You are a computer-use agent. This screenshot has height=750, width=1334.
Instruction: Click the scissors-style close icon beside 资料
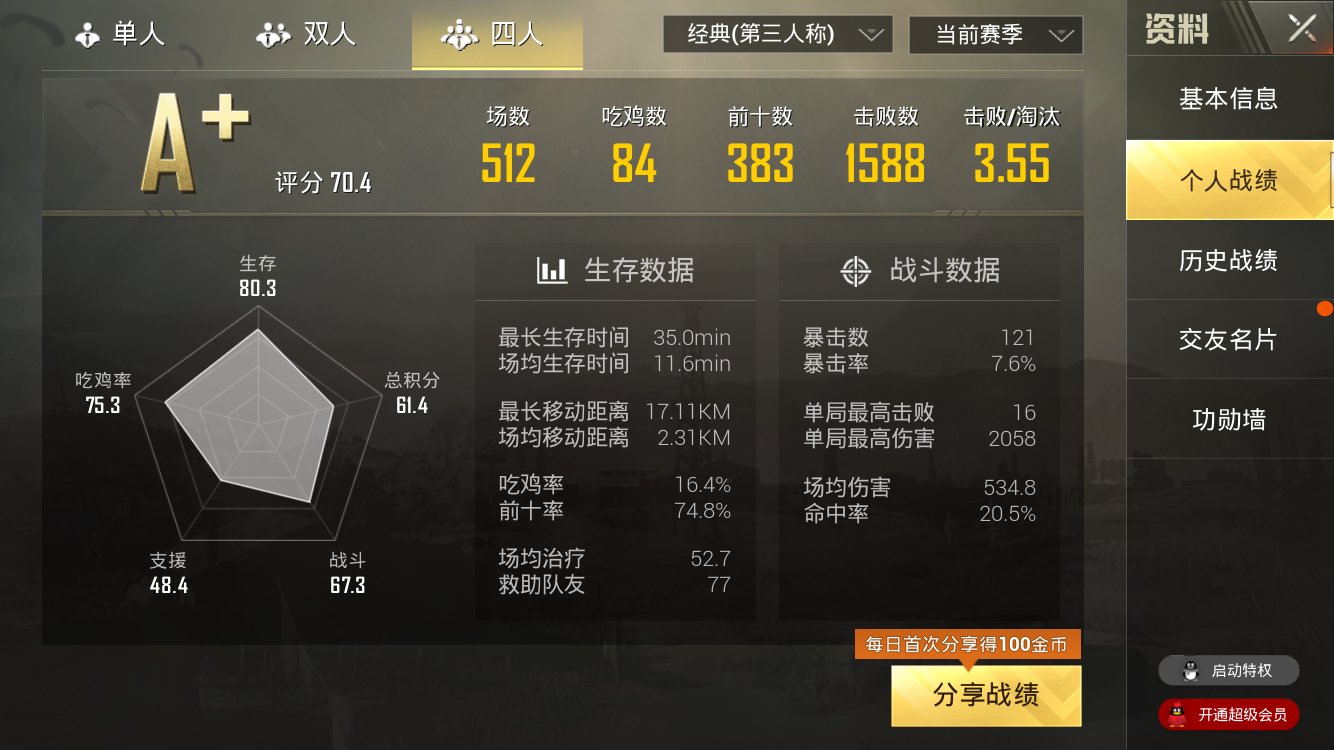pos(1301,27)
